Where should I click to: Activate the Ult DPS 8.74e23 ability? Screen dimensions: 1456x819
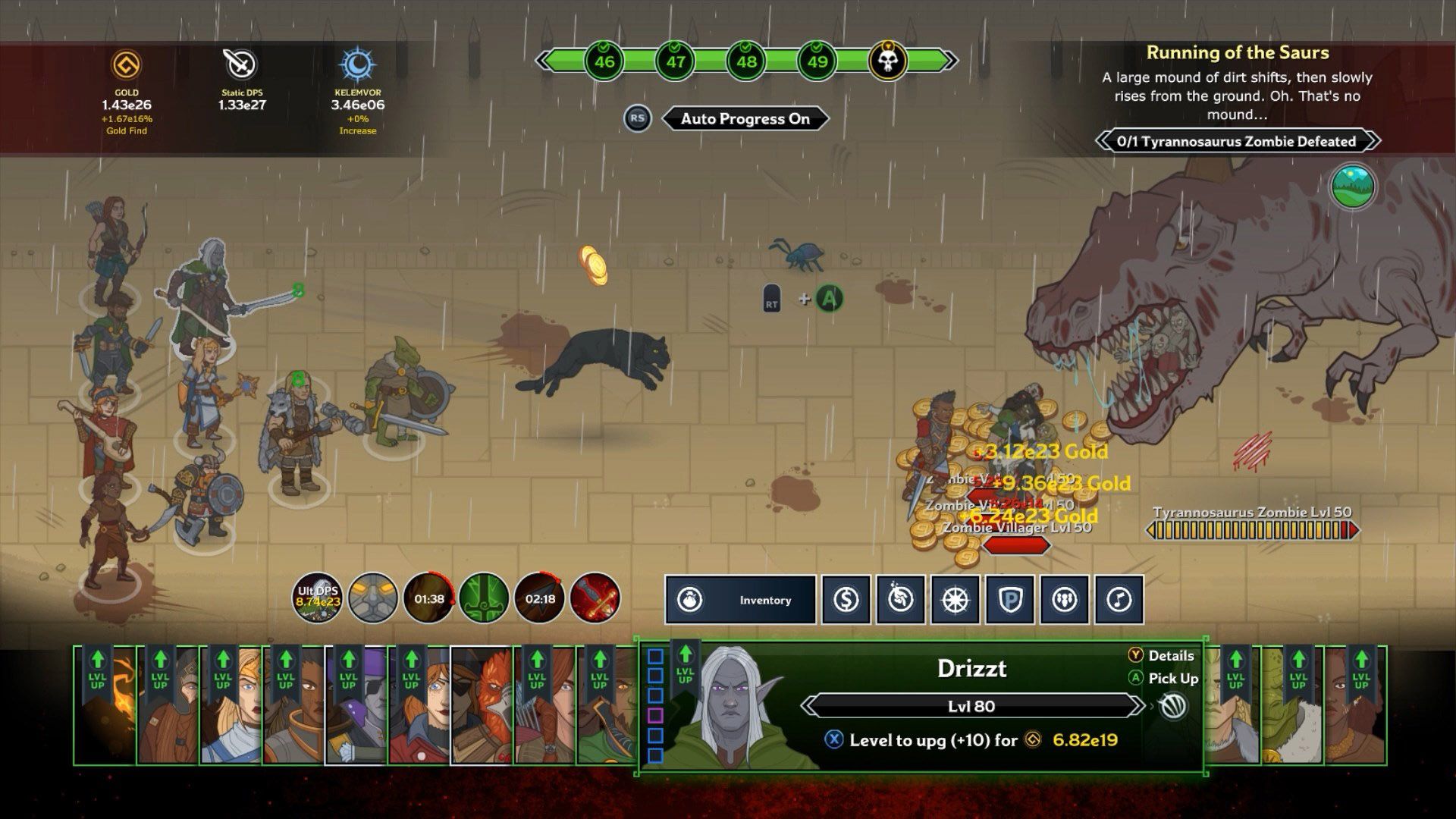click(x=321, y=598)
